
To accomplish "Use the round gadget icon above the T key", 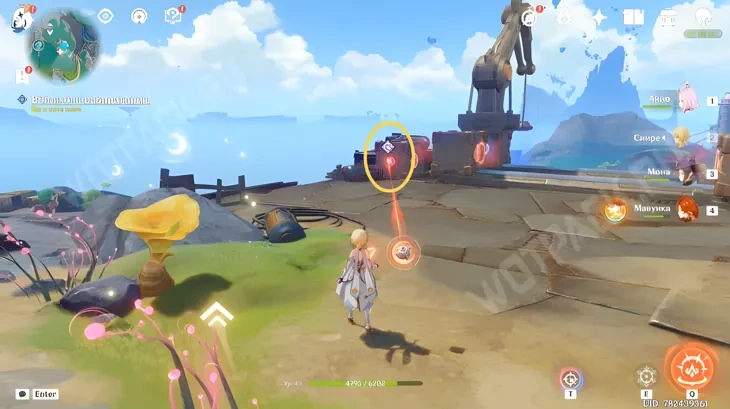I will 570,378.
